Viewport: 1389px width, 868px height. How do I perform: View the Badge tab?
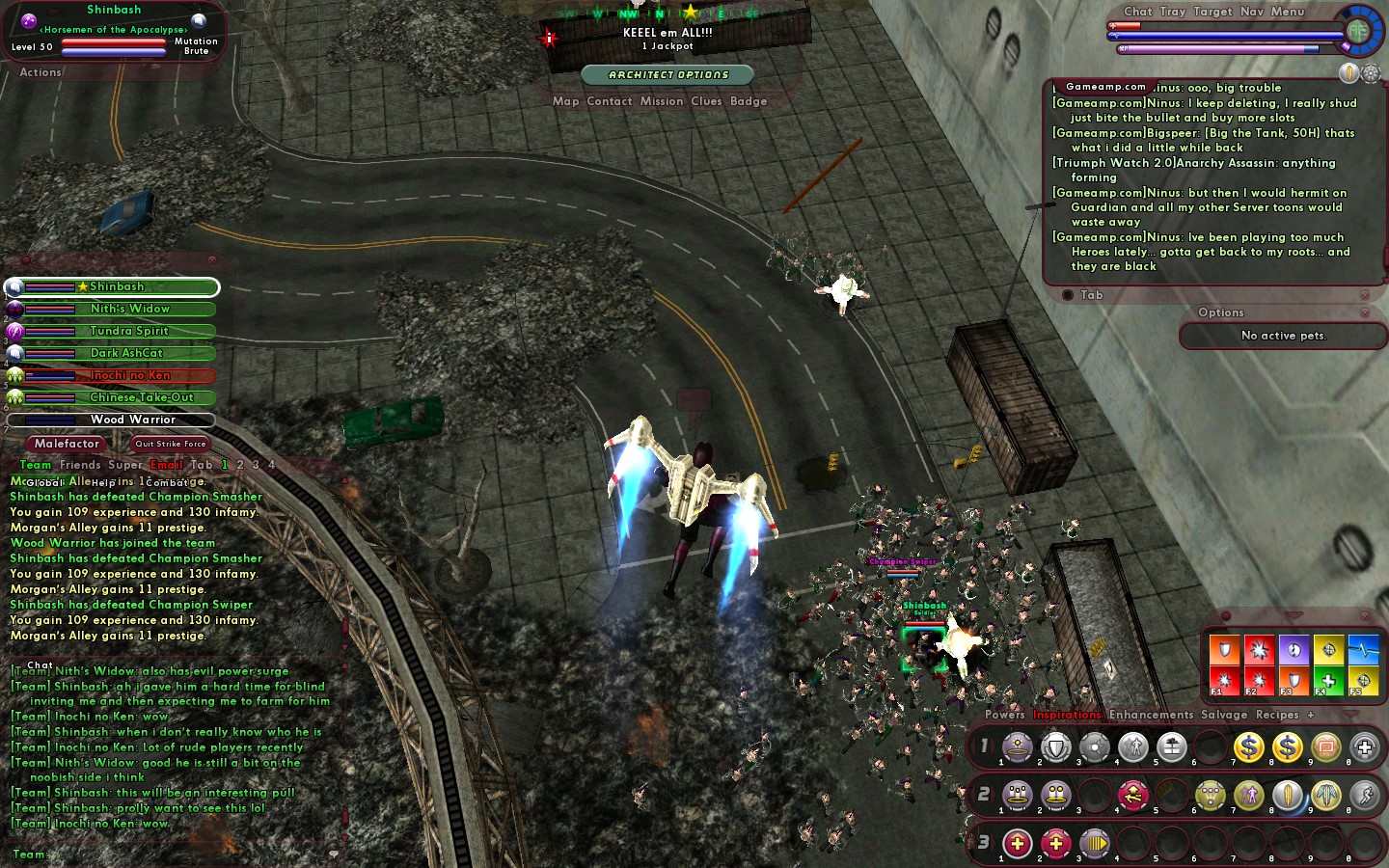click(x=749, y=101)
